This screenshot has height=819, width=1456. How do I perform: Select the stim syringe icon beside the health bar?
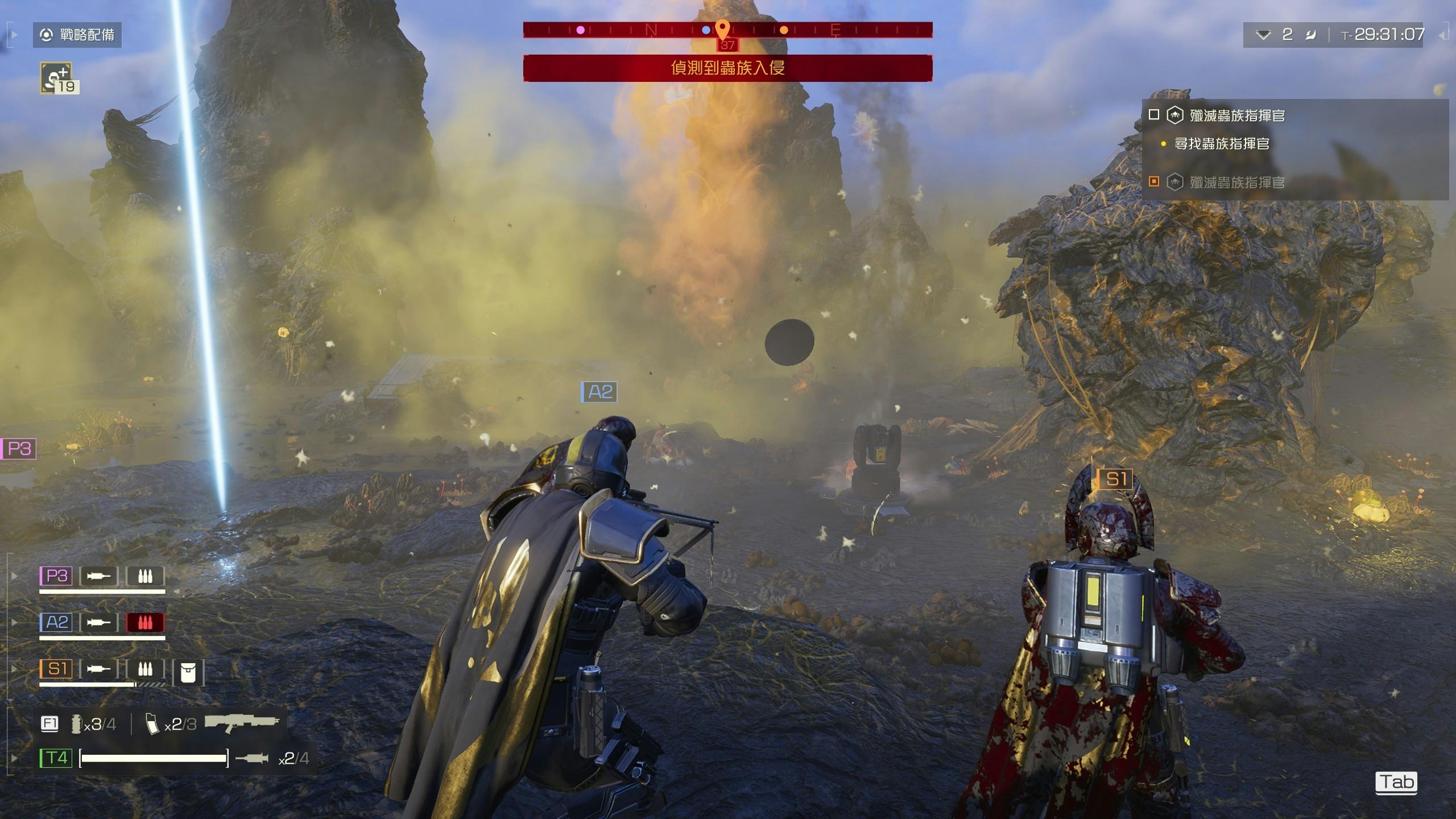point(251,758)
